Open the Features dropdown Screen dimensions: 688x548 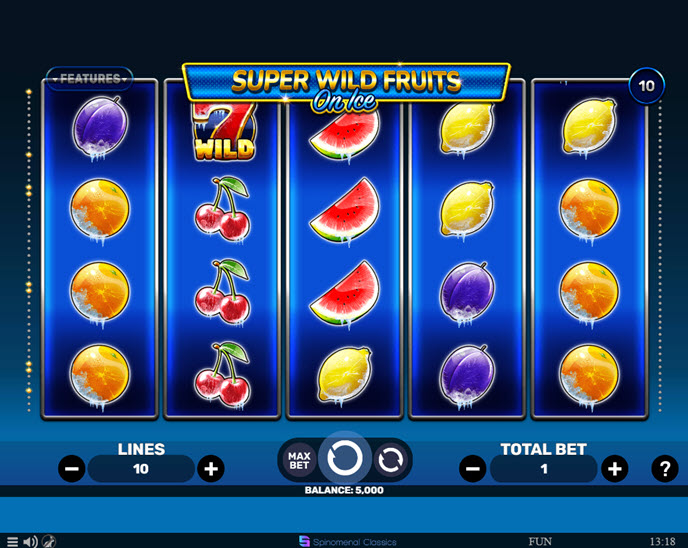(89, 78)
